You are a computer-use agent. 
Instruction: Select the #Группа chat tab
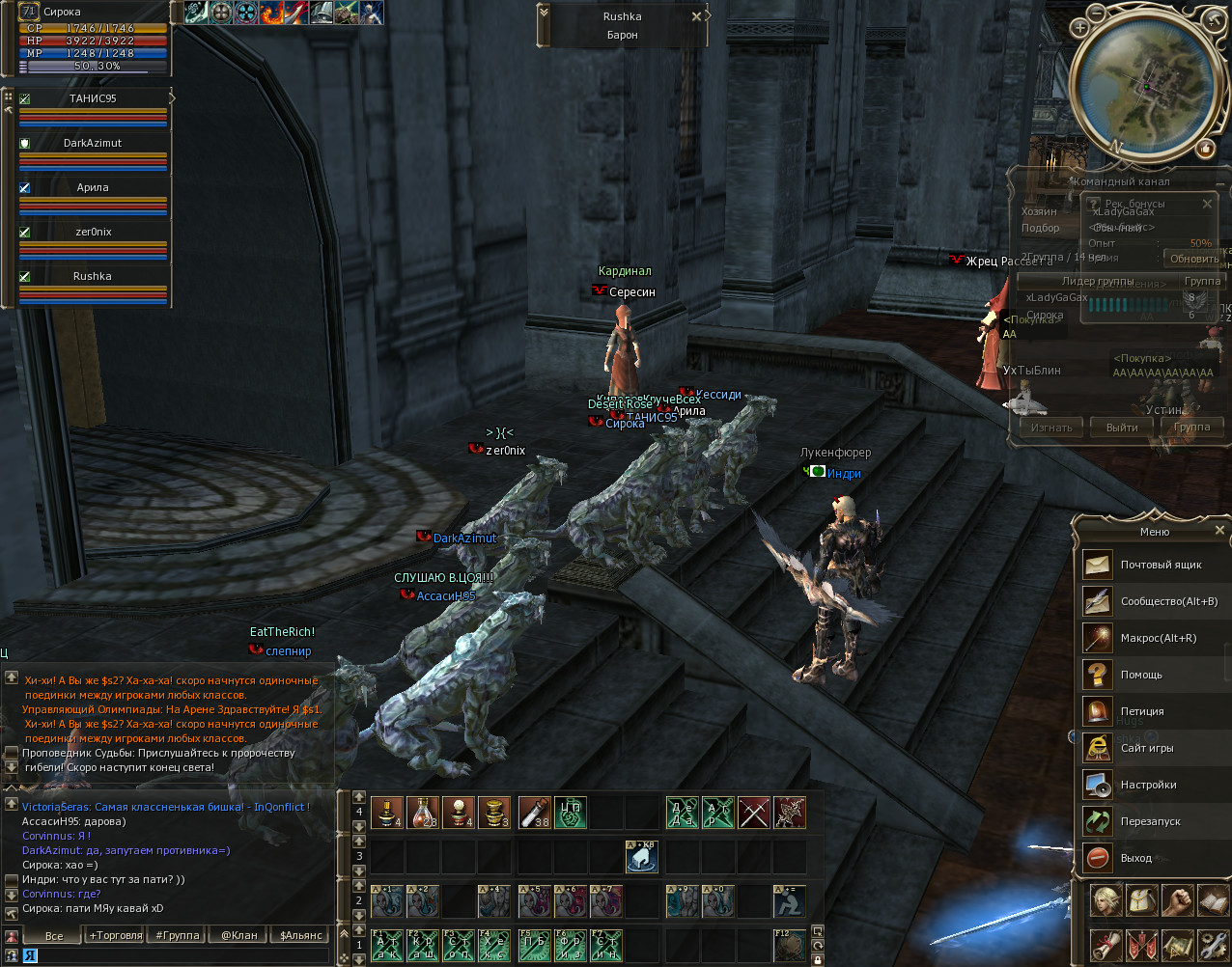(177, 935)
